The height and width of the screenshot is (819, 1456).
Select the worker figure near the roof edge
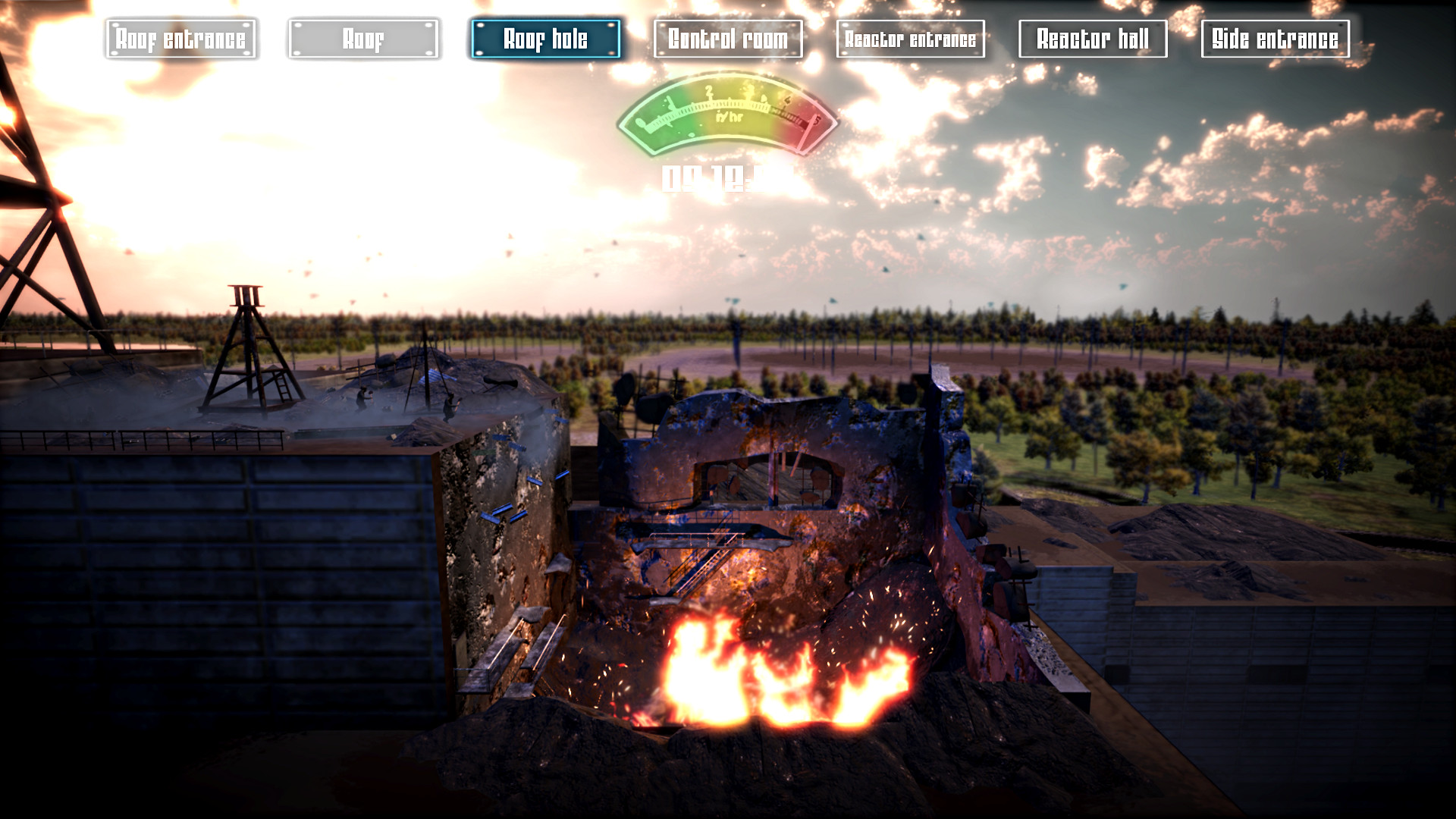450,406
